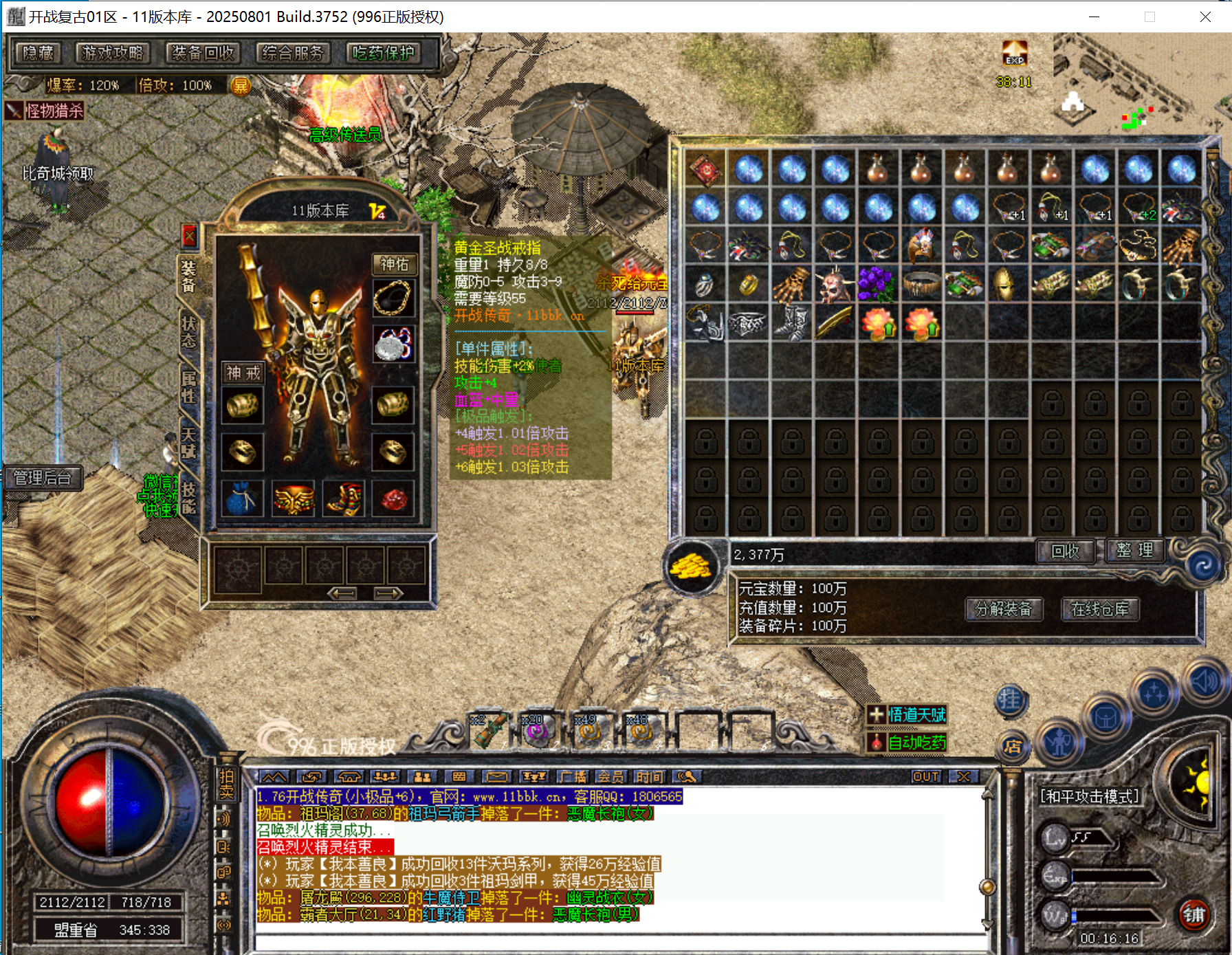The image size is (1232, 955).
Task: Open the 管理后台 panel
Action: 43,478
